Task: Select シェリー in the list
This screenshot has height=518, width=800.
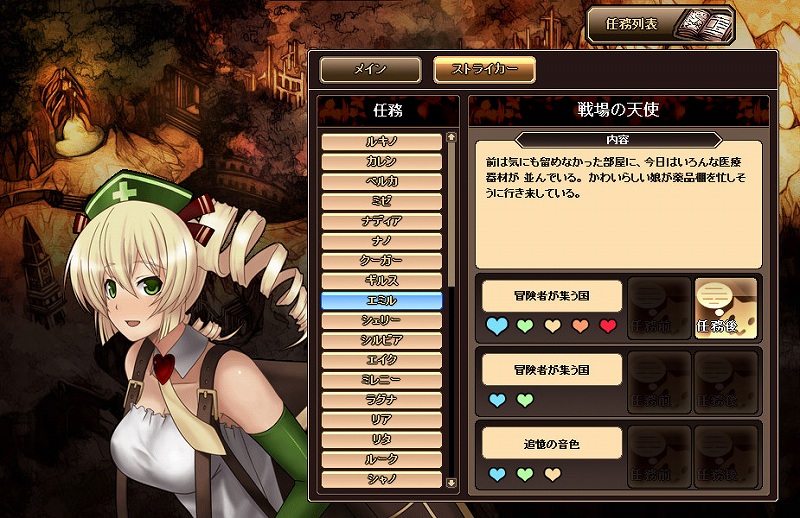Action: pos(381,320)
